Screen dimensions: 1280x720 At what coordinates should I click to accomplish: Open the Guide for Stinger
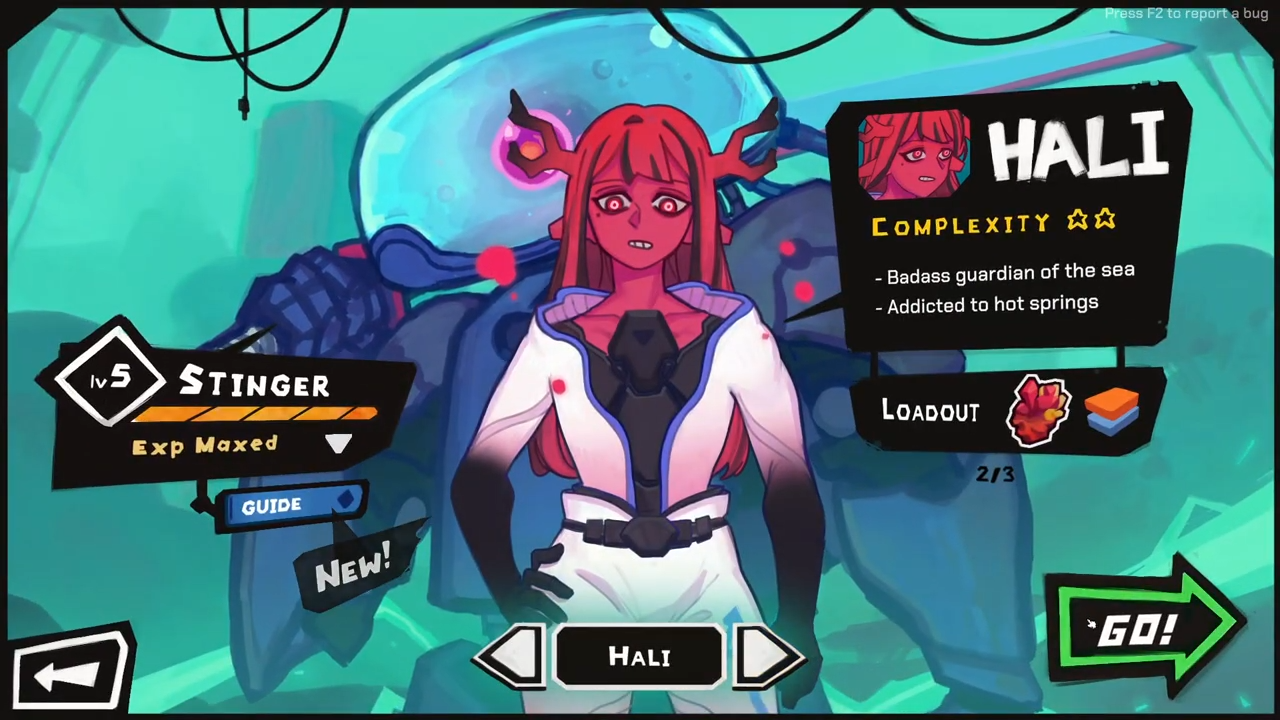point(287,506)
